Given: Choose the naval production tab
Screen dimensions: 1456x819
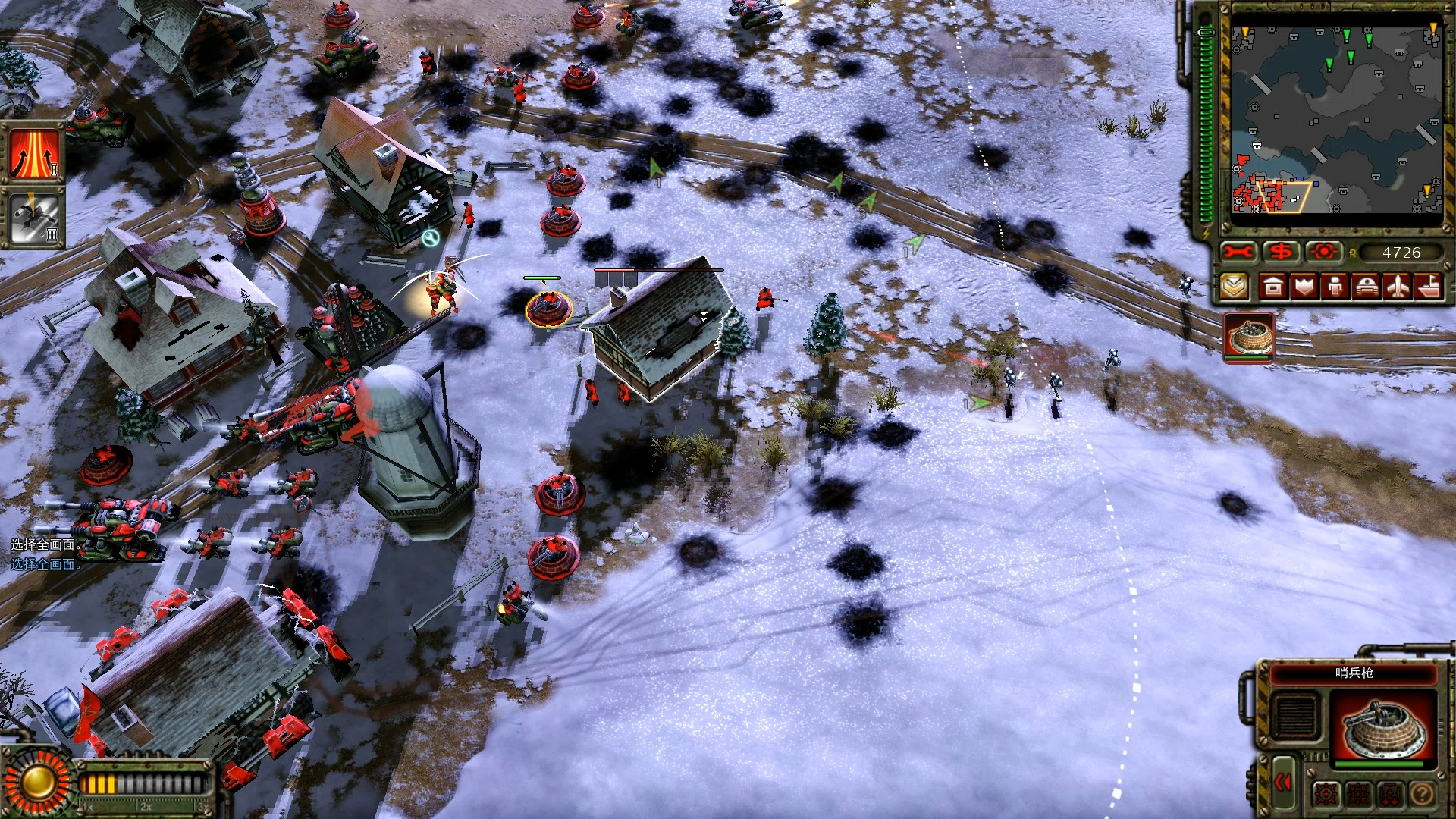Looking at the screenshot, I should (1429, 287).
